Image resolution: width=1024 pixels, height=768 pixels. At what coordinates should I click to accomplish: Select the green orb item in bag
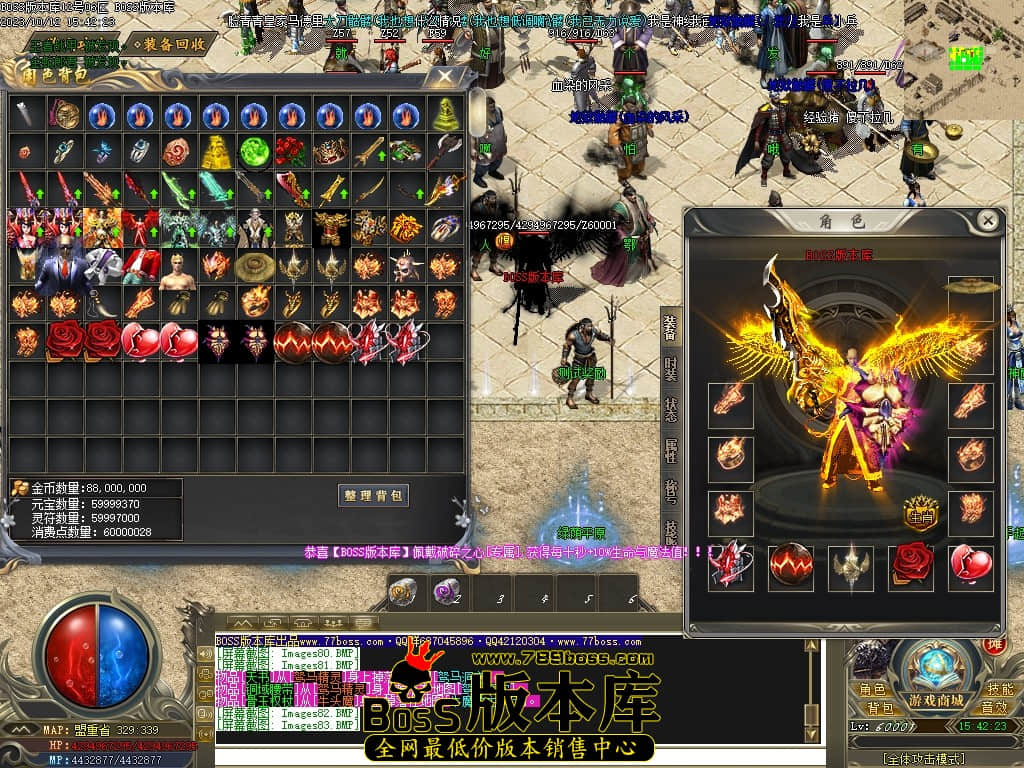point(254,152)
